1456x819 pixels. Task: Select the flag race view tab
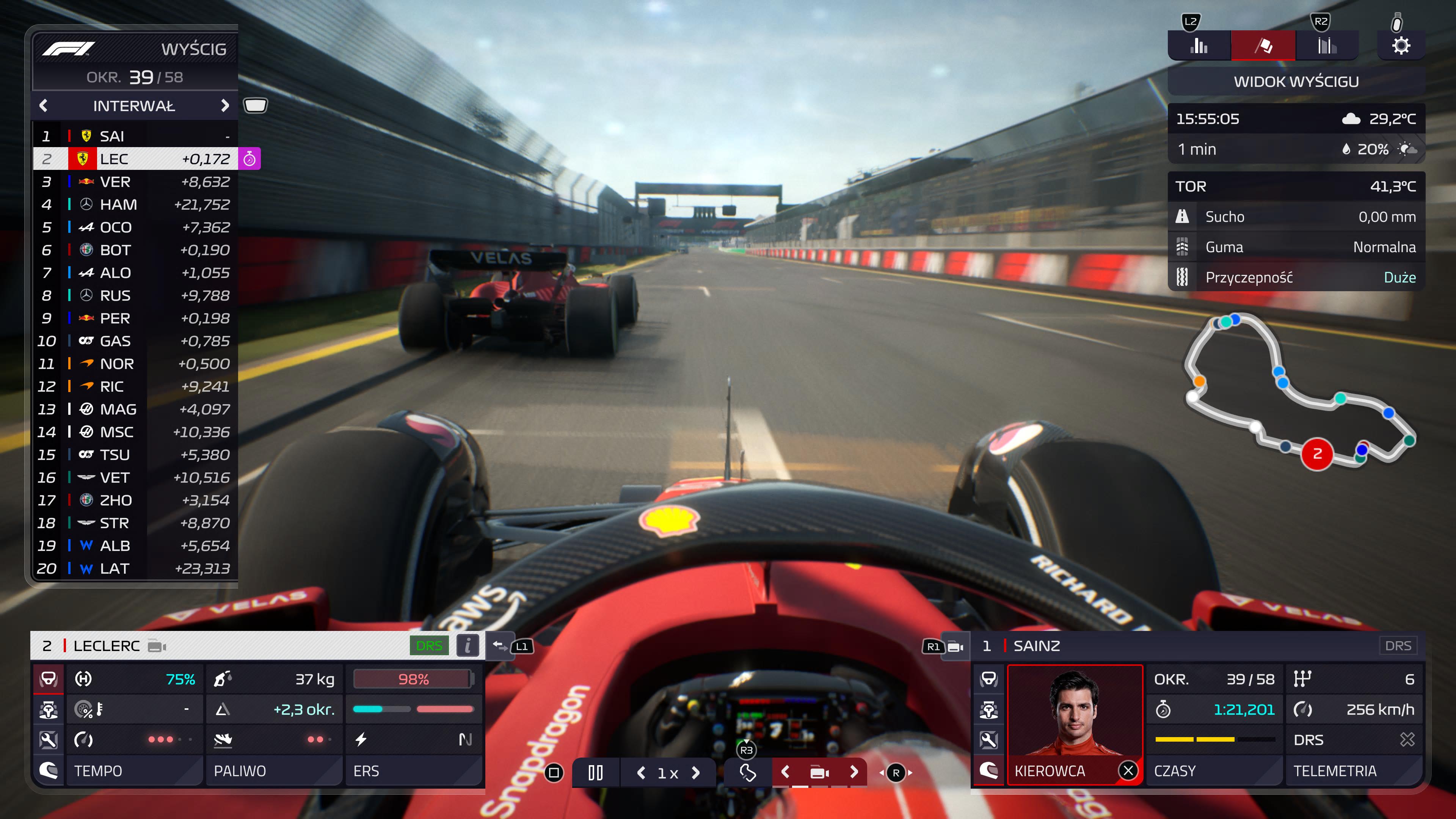(x=1263, y=45)
